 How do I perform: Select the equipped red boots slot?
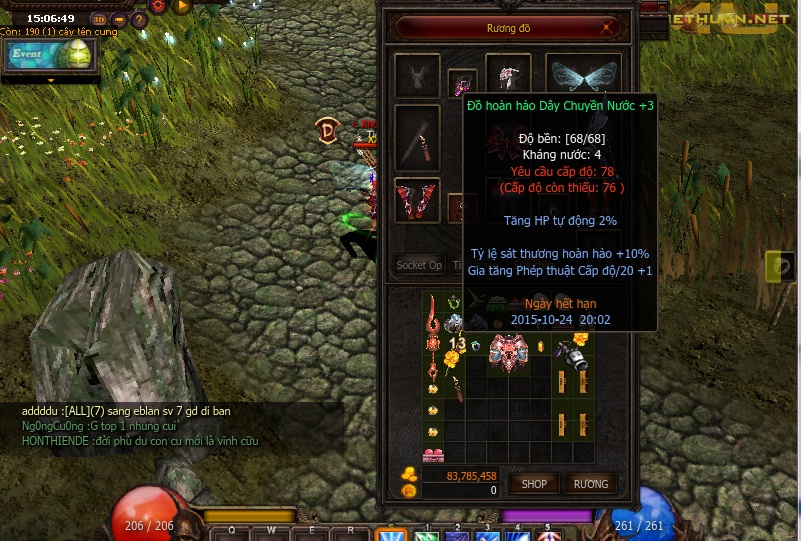point(417,199)
